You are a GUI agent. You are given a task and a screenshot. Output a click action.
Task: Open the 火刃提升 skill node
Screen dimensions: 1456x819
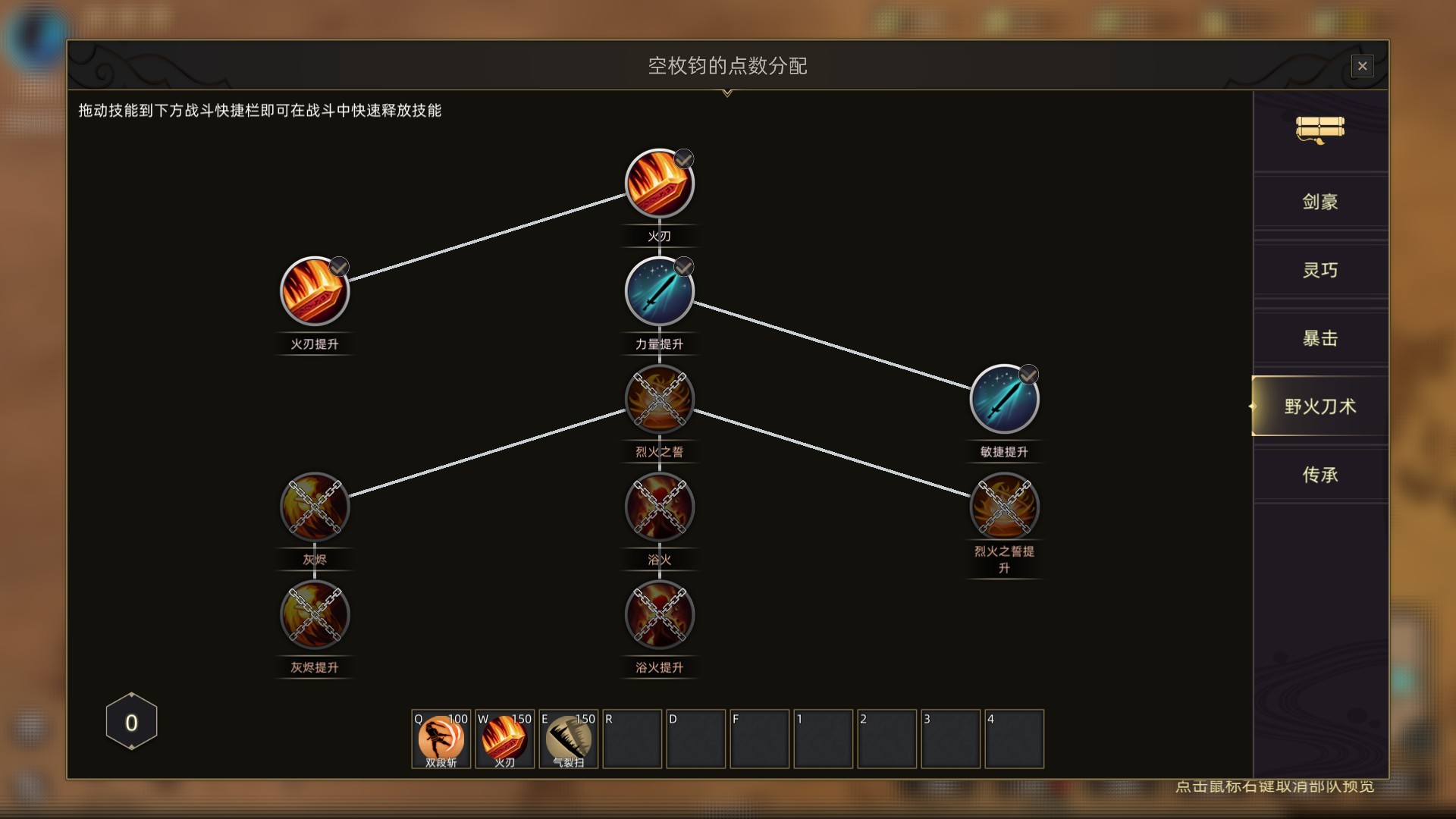(x=315, y=291)
